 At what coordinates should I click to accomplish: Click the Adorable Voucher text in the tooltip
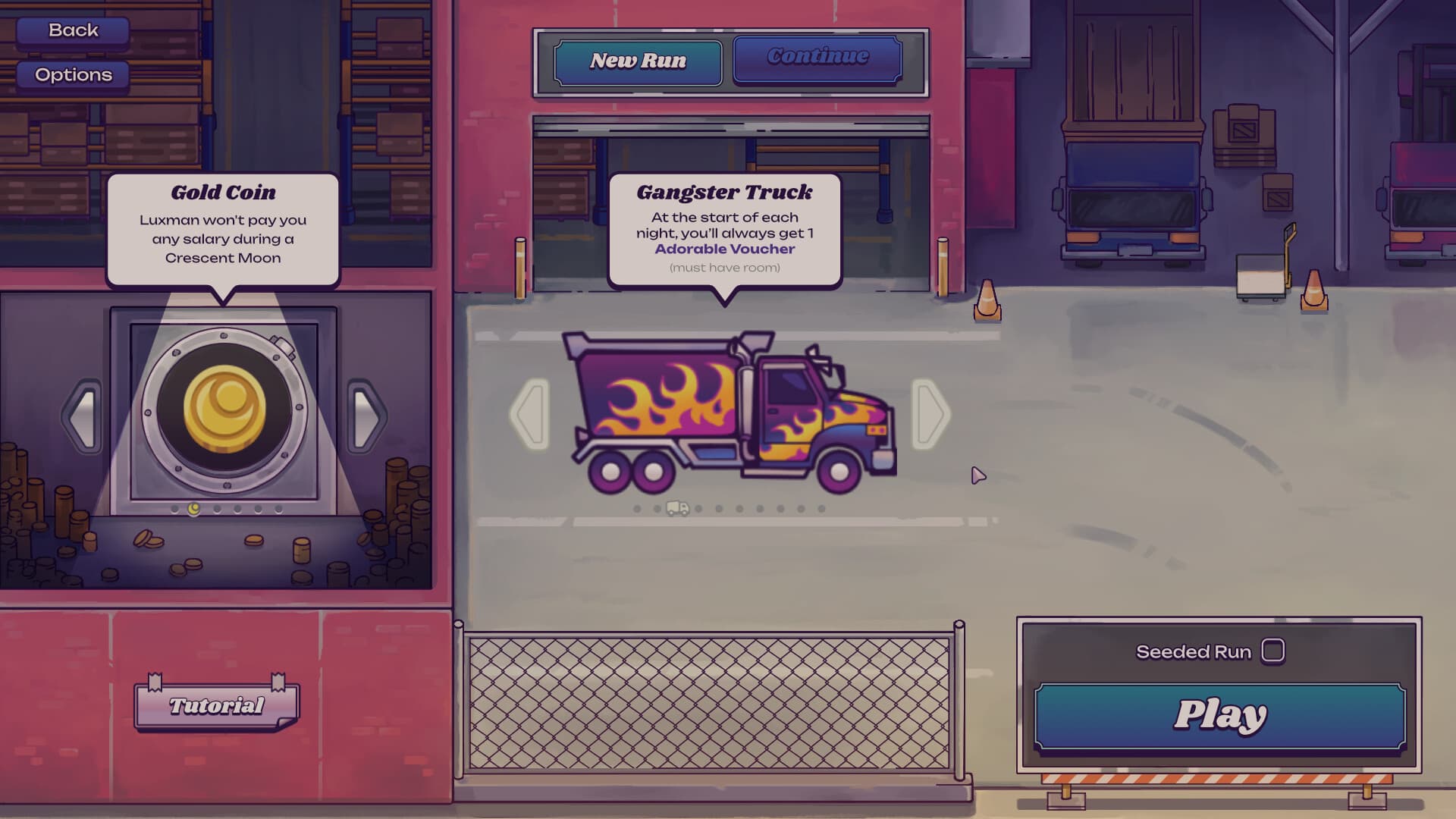click(723, 249)
